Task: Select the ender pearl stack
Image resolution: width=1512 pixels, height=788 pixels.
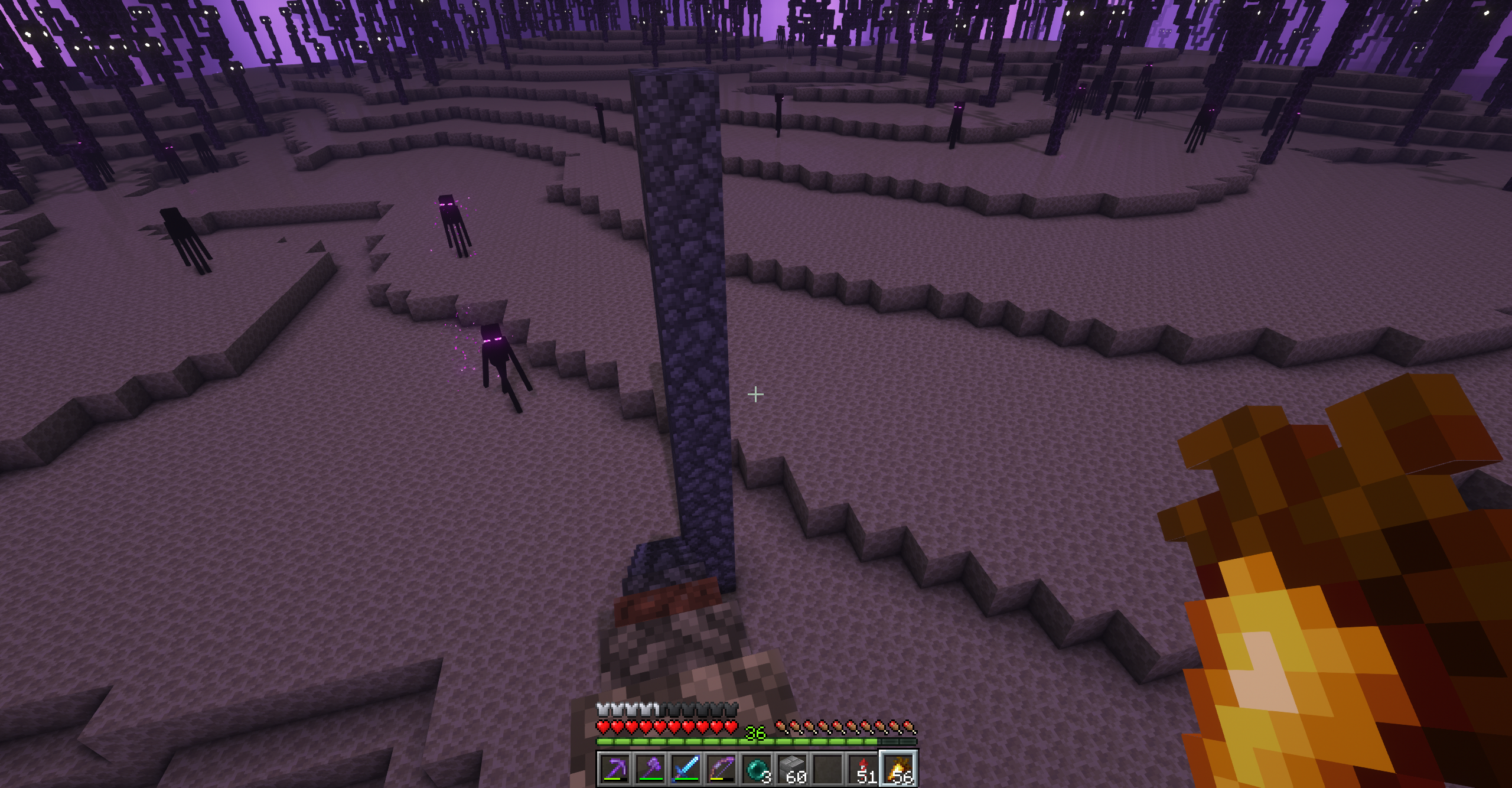Action: tap(757, 769)
